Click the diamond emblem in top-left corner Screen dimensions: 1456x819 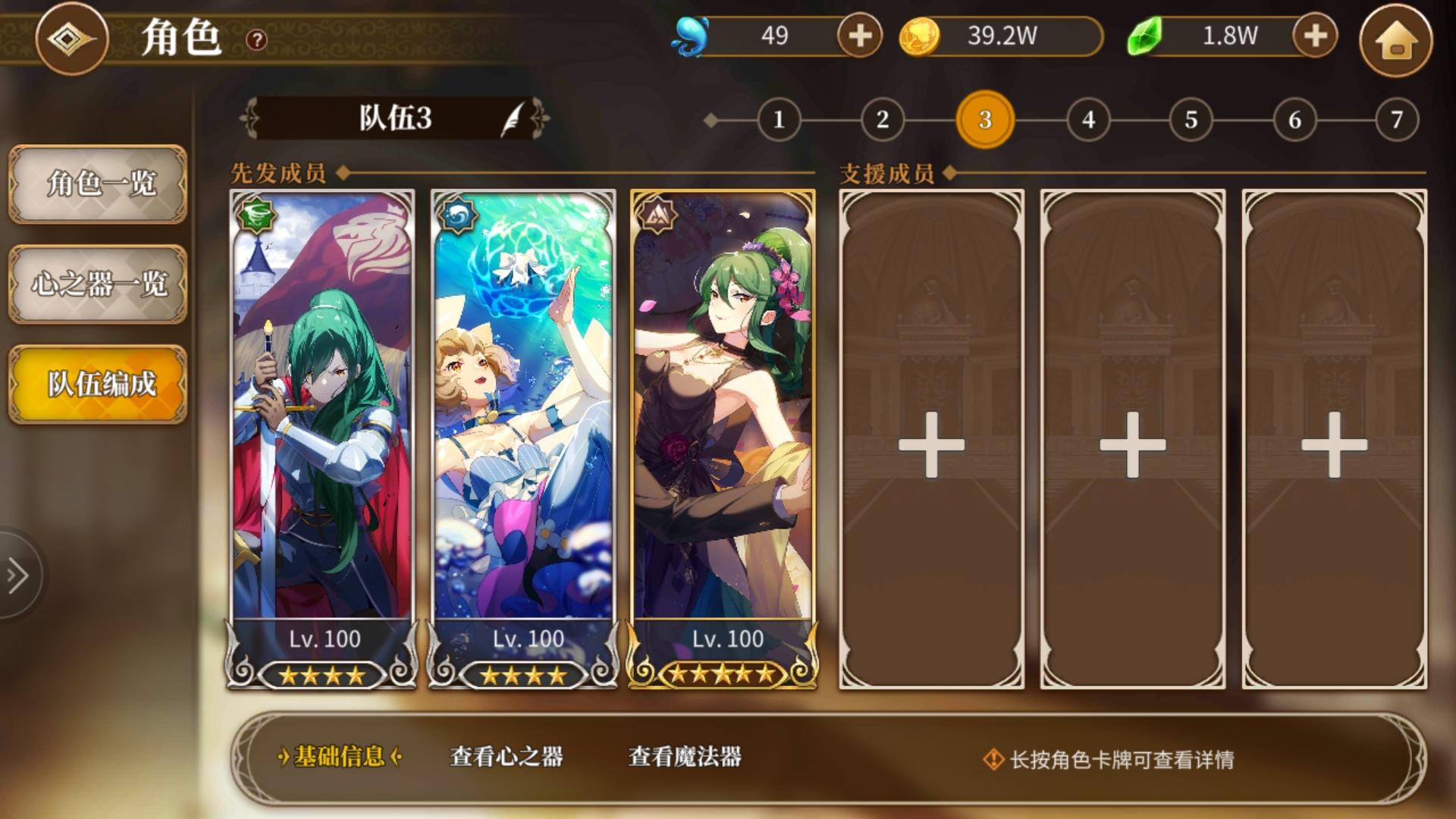click(x=71, y=39)
